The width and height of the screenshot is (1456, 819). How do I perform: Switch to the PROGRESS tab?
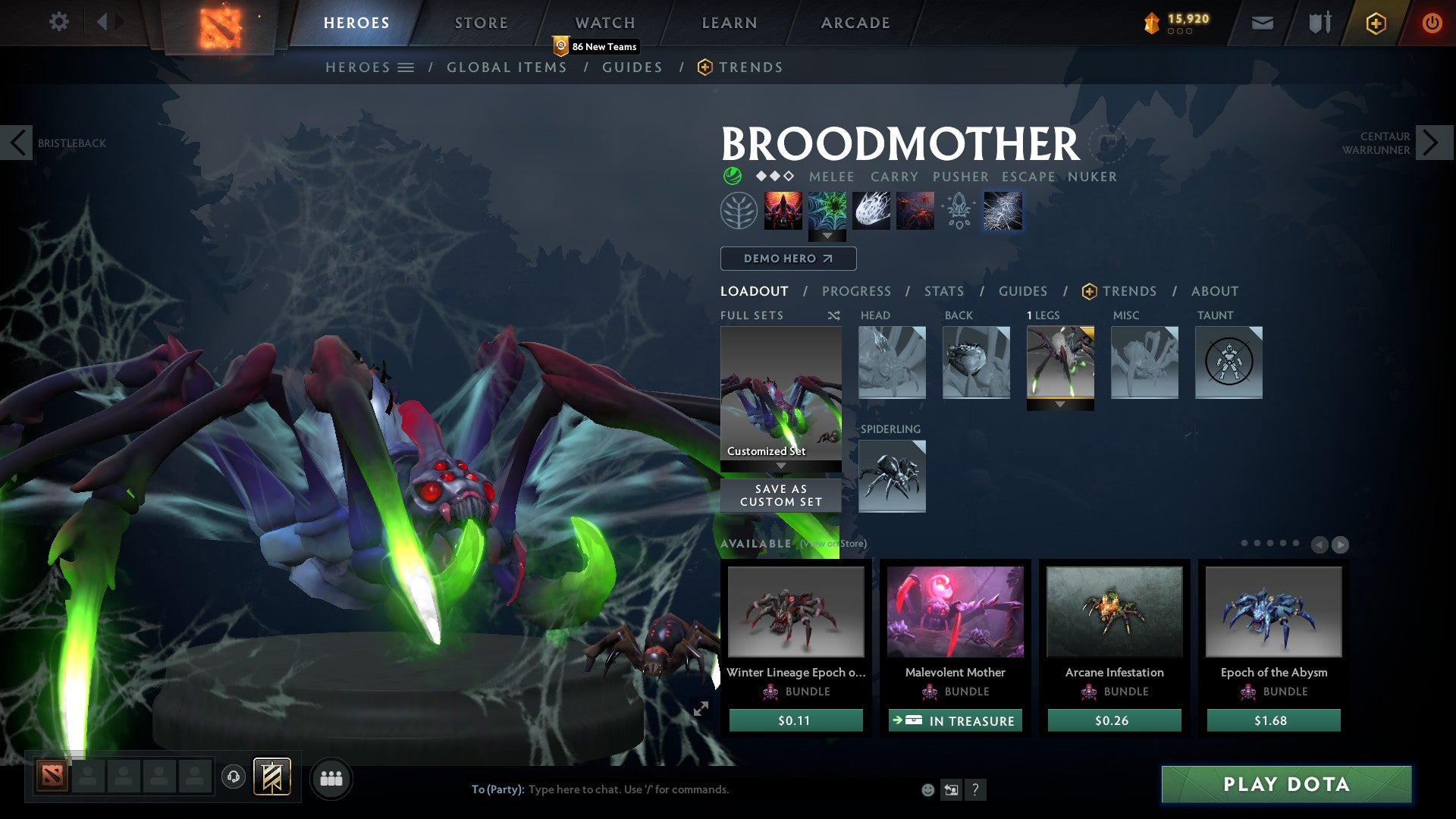[857, 291]
